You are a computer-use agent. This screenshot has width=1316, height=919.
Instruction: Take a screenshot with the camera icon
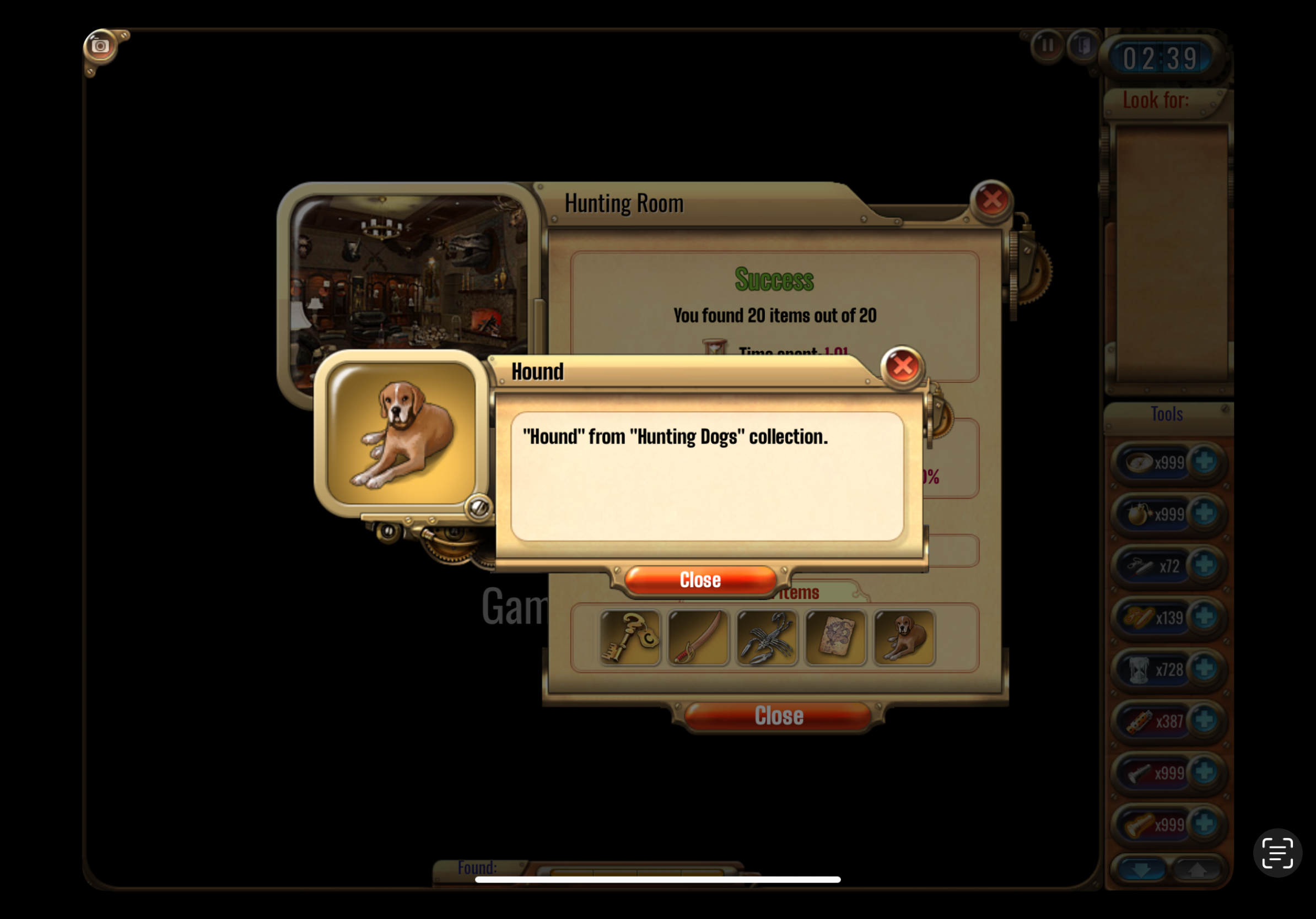tap(100, 46)
